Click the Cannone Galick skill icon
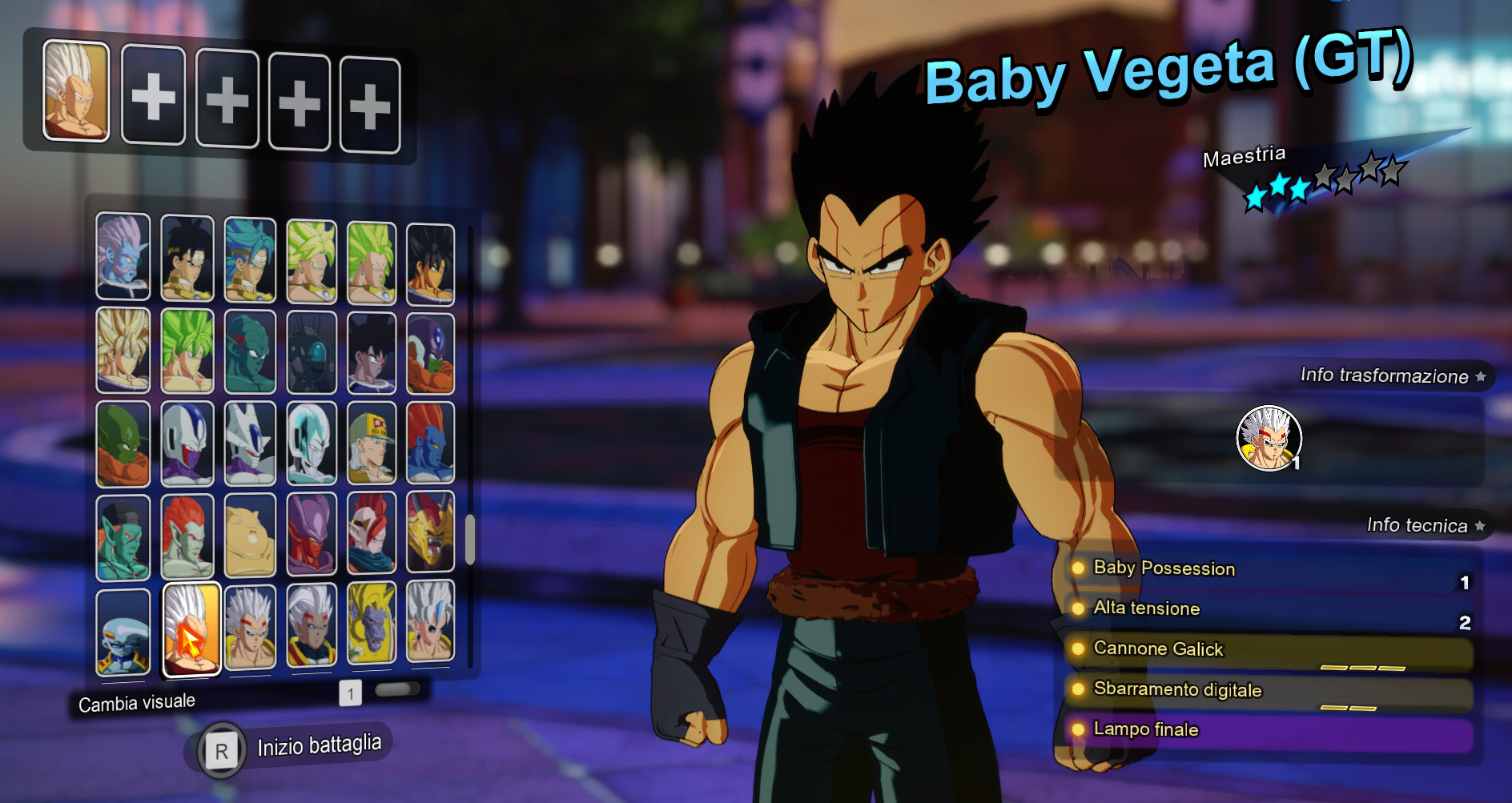The height and width of the screenshot is (803, 1512). [1079, 649]
